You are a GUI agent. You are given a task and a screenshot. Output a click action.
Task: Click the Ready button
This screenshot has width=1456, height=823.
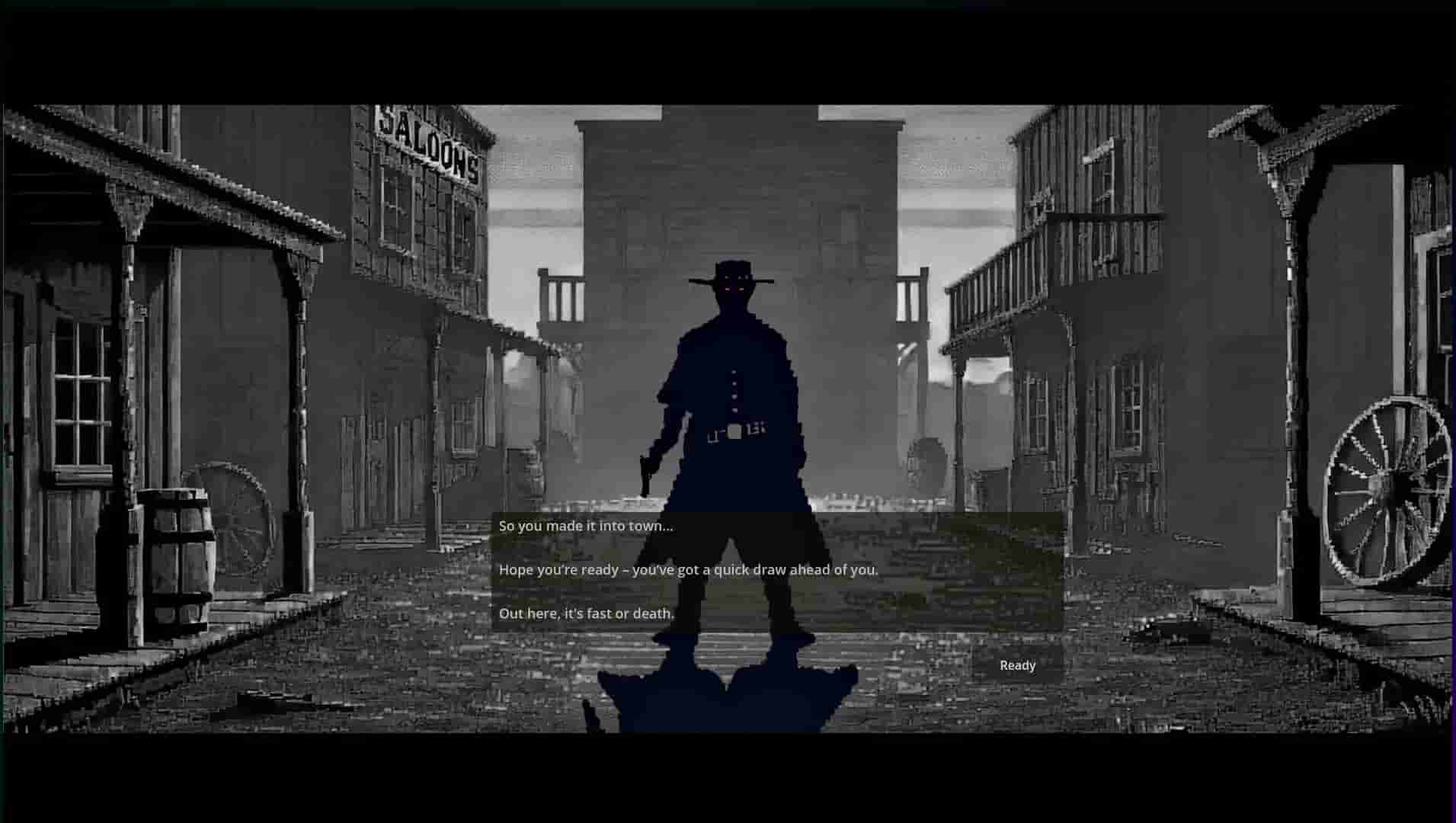(x=1018, y=664)
